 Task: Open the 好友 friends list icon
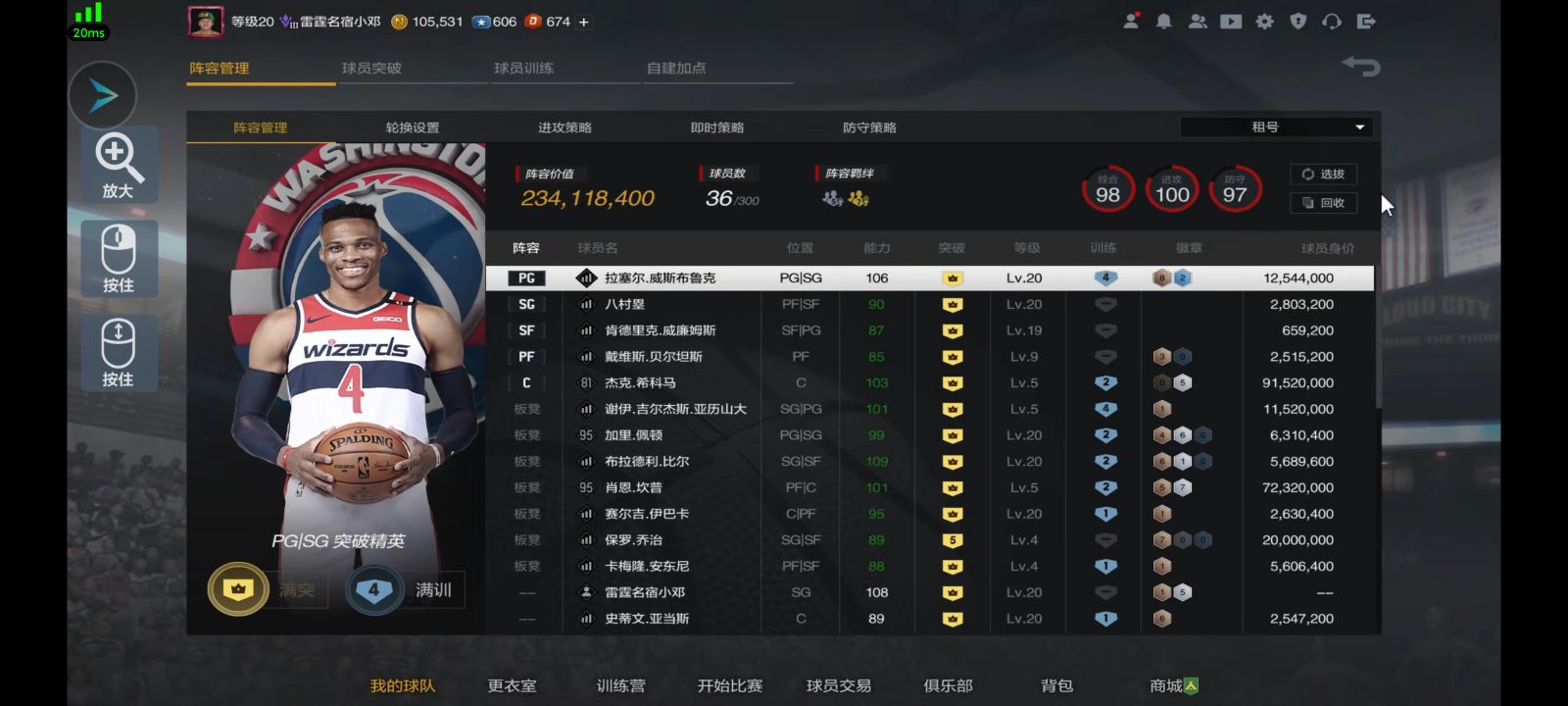click(1198, 20)
